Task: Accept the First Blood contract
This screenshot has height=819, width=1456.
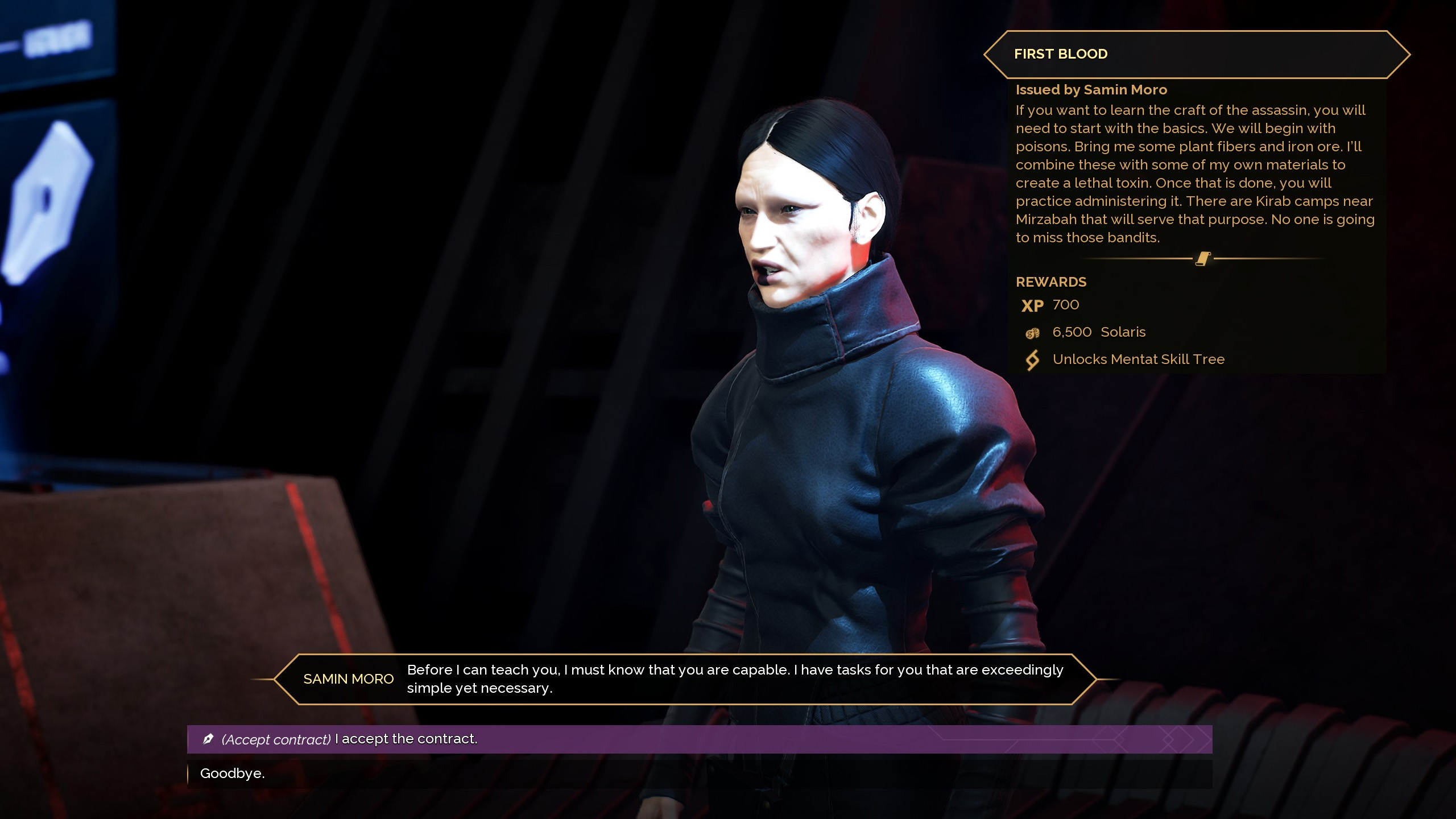Action: point(349,739)
